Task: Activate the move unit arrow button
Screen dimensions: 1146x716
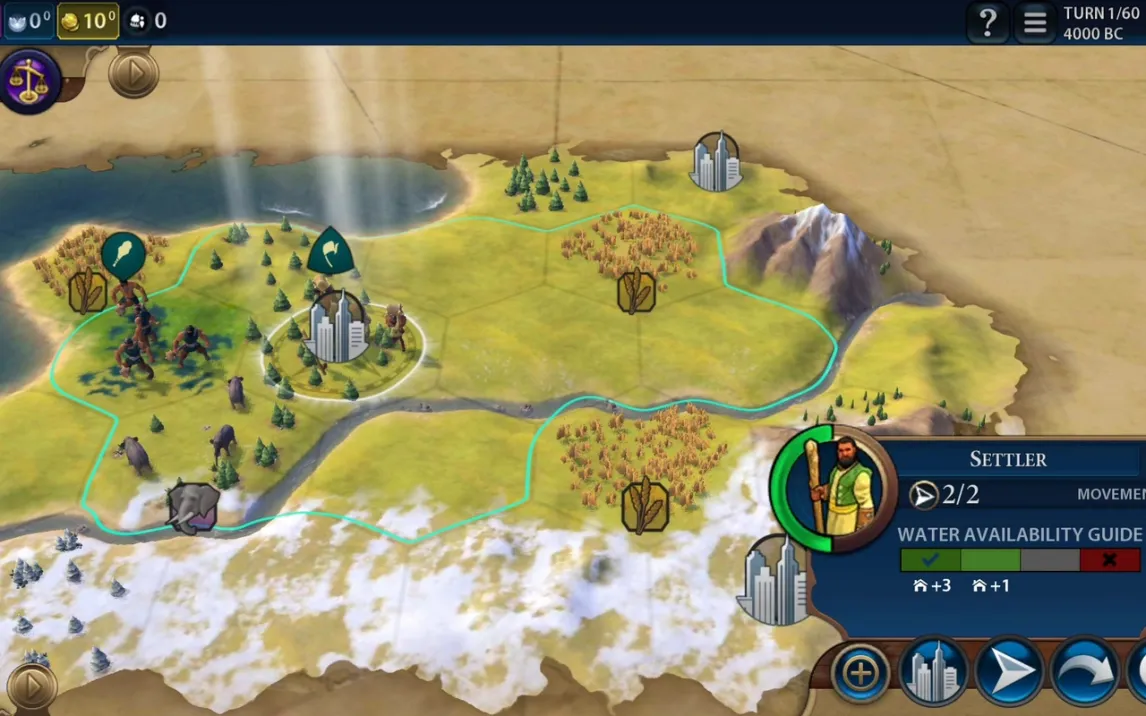Action: coord(1008,672)
